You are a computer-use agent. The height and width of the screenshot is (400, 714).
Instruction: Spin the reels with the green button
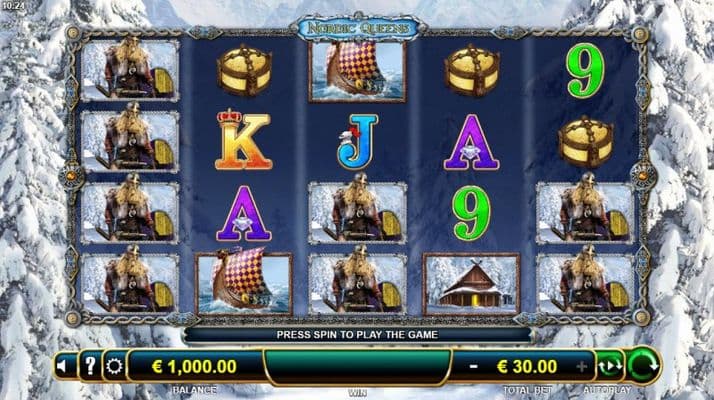point(641,366)
